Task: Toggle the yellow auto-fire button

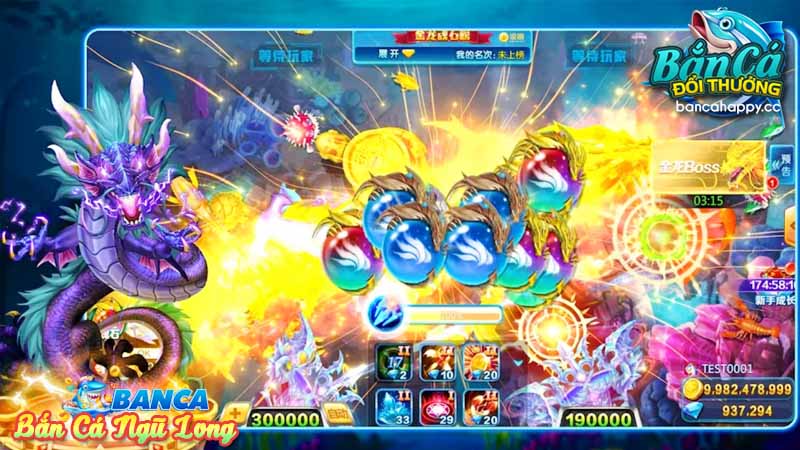Action: pyautogui.click(x=338, y=414)
